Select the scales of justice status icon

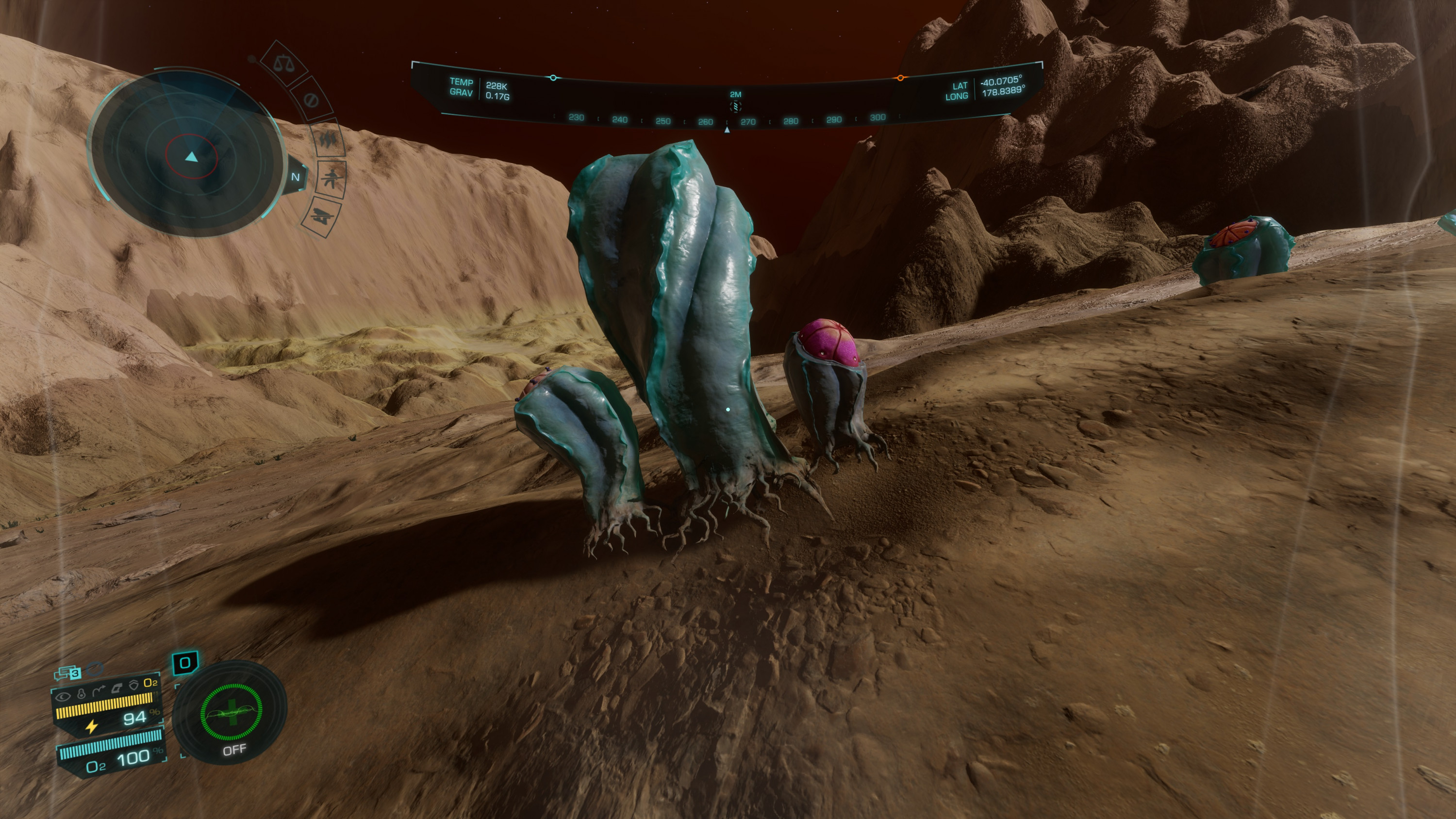click(x=284, y=63)
